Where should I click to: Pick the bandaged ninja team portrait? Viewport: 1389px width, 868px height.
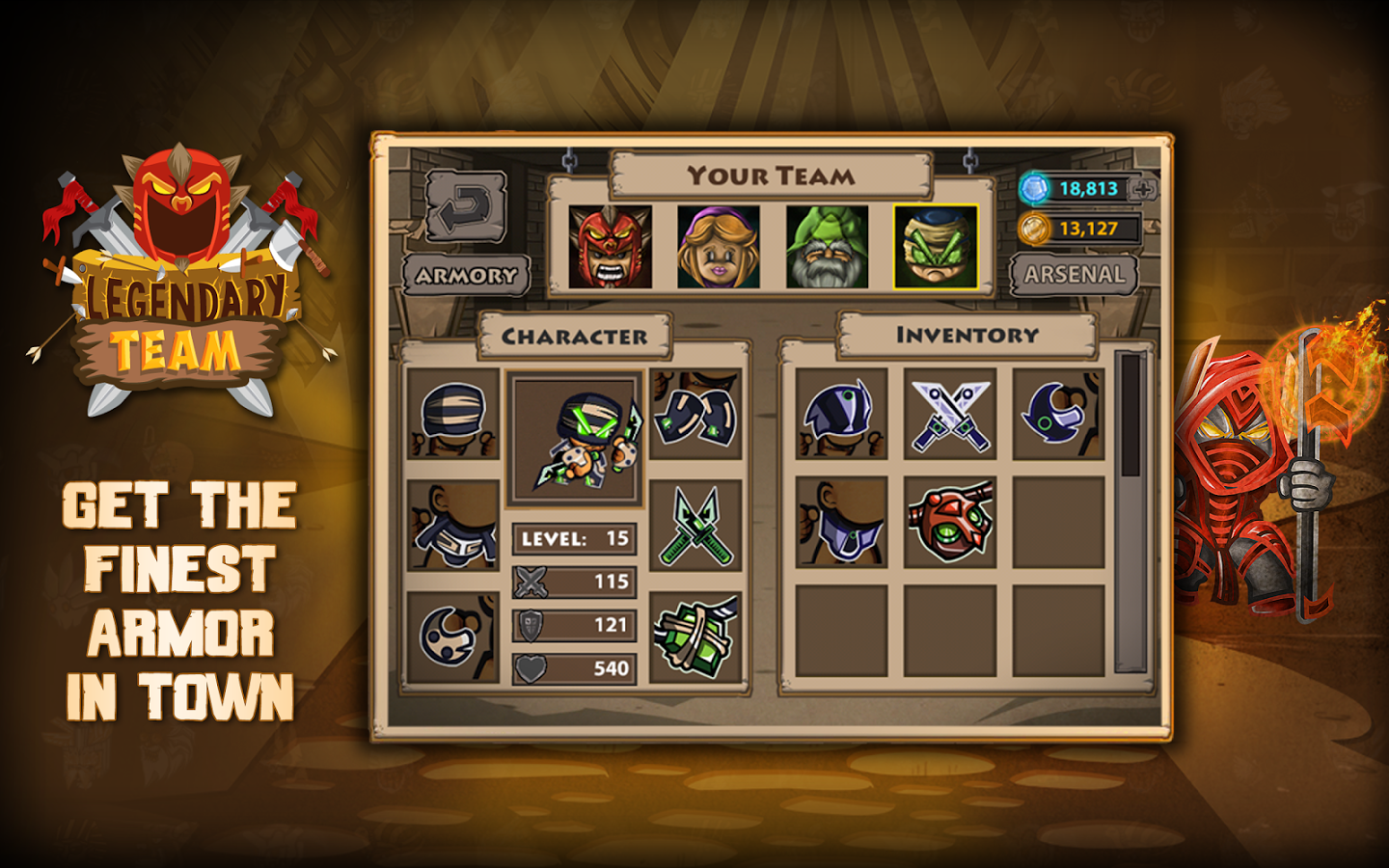[x=936, y=247]
